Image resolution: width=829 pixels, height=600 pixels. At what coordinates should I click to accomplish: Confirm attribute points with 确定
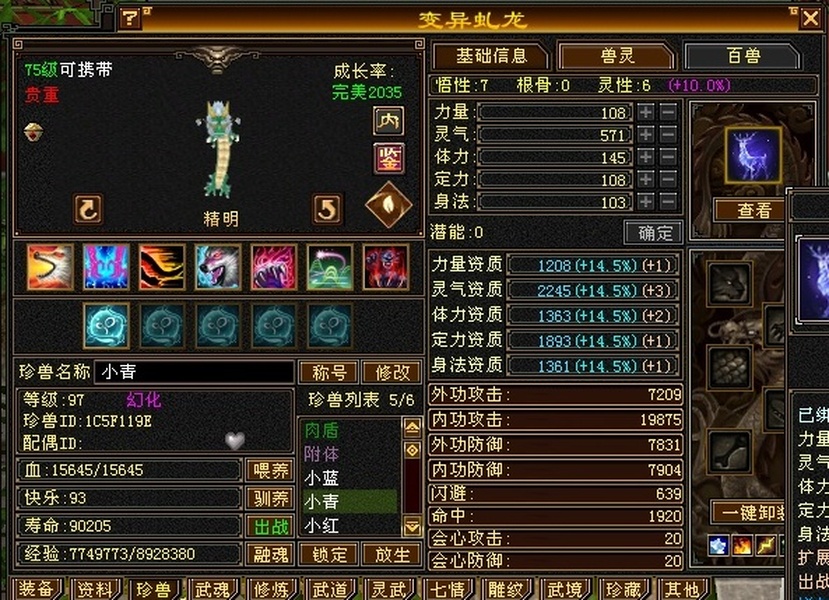pyautogui.click(x=653, y=233)
